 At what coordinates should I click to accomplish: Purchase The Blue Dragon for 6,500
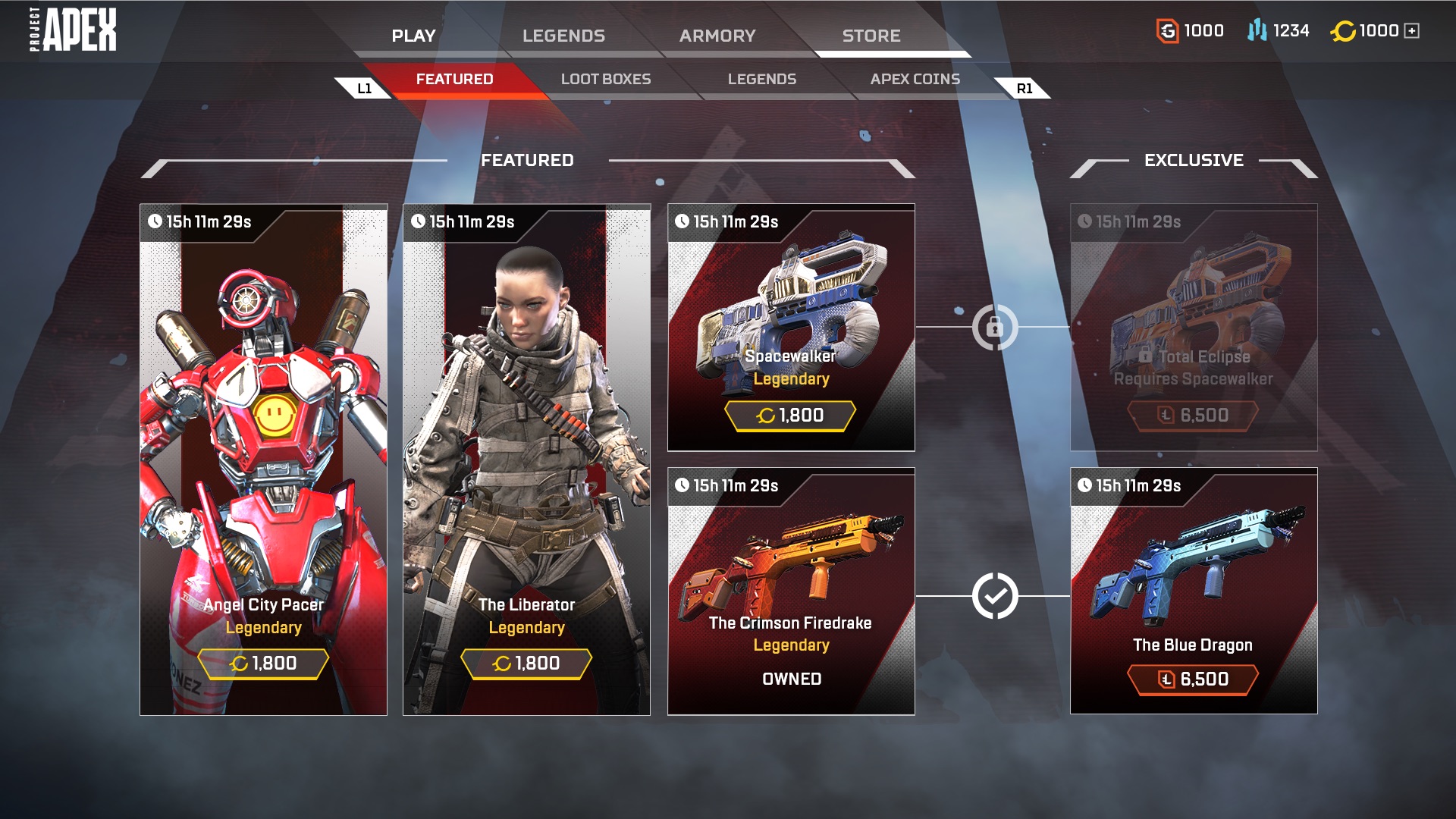click(x=1193, y=679)
